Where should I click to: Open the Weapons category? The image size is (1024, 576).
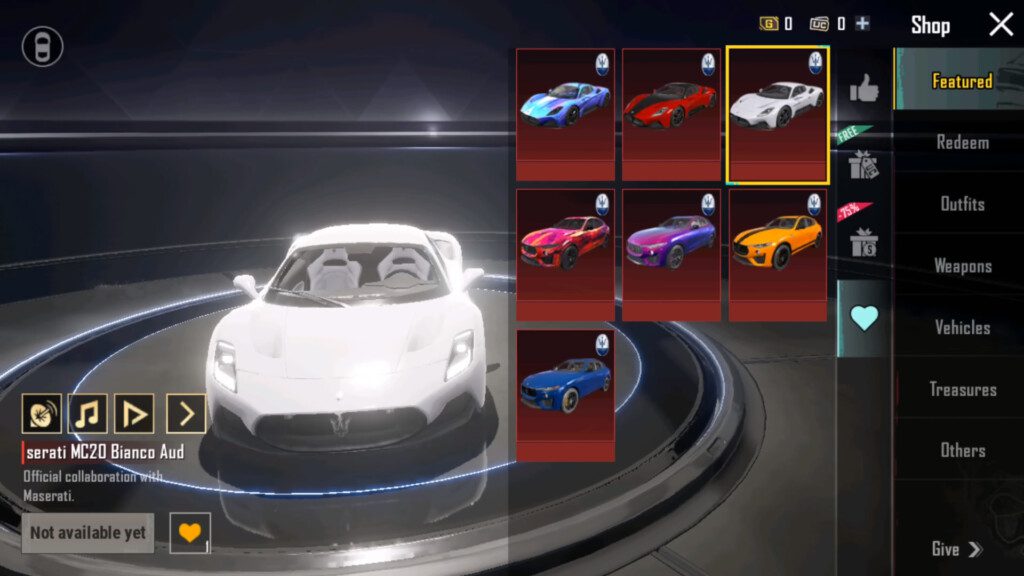962,266
